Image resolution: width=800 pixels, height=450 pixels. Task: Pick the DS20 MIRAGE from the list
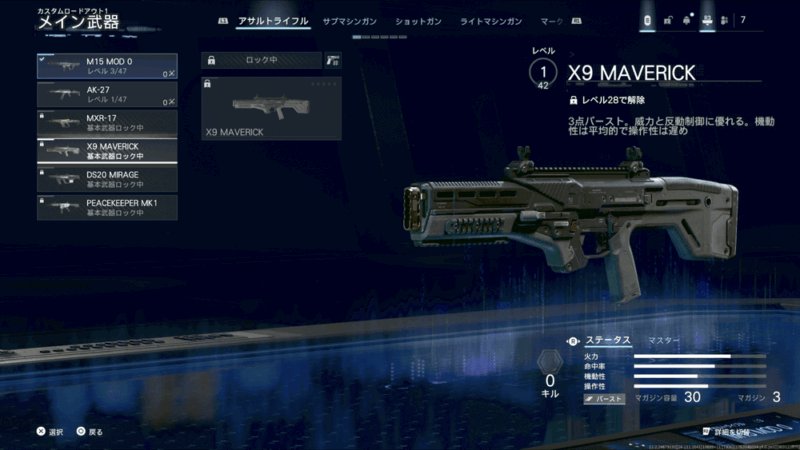click(106, 179)
